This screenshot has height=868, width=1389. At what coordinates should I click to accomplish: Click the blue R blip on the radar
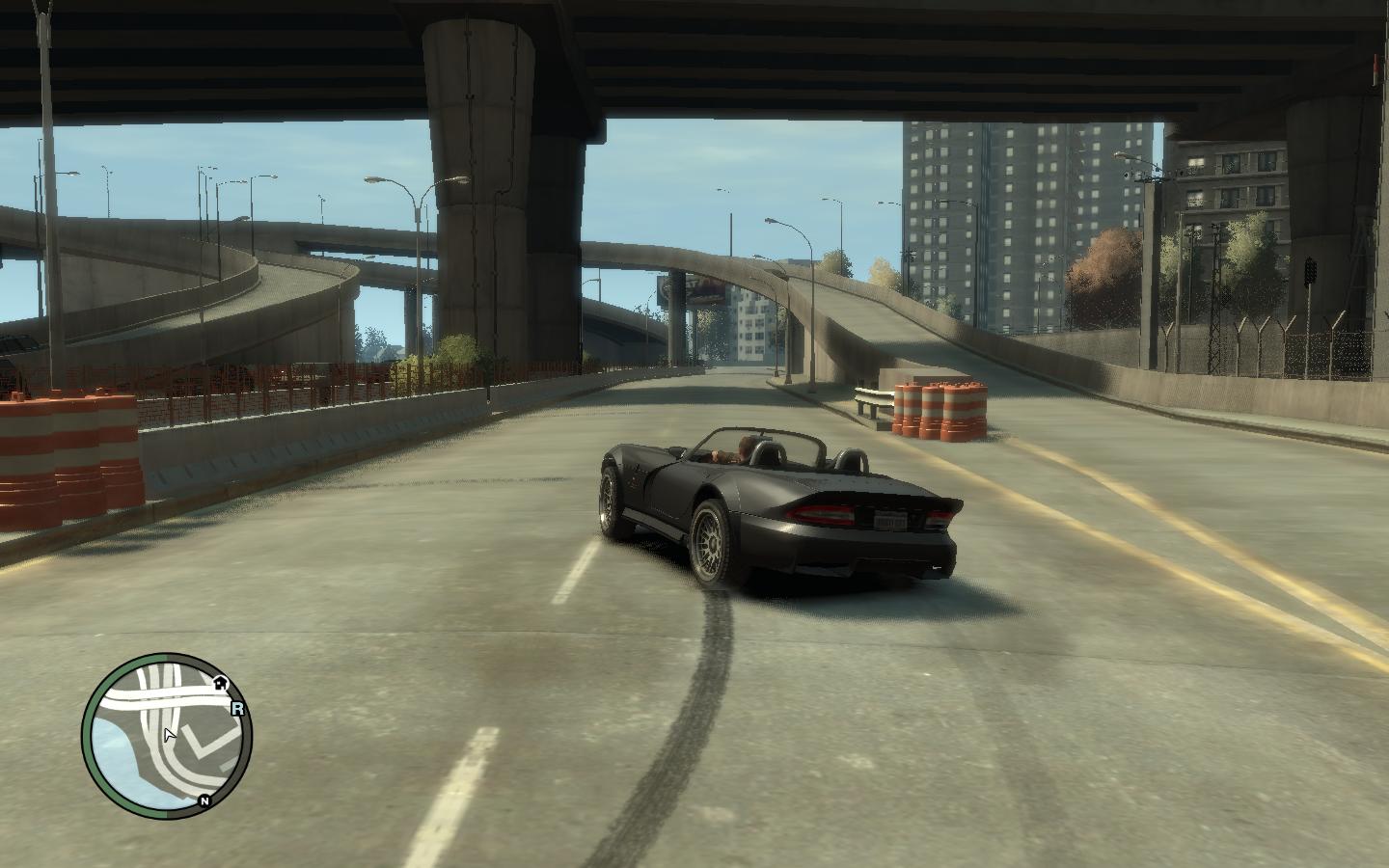[x=237, y=708]
